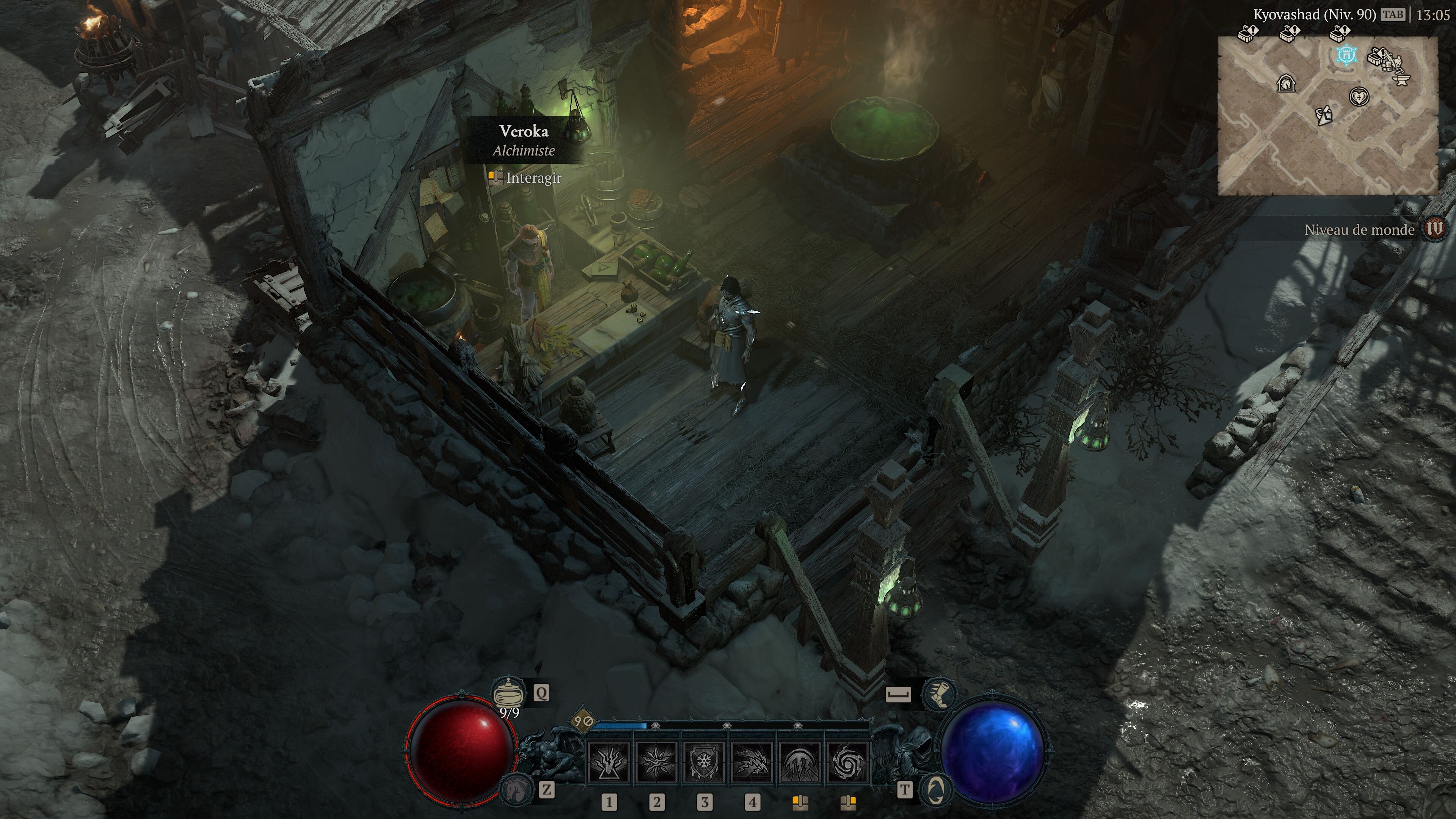Open the world tier IV emblem

[1434, 229]
